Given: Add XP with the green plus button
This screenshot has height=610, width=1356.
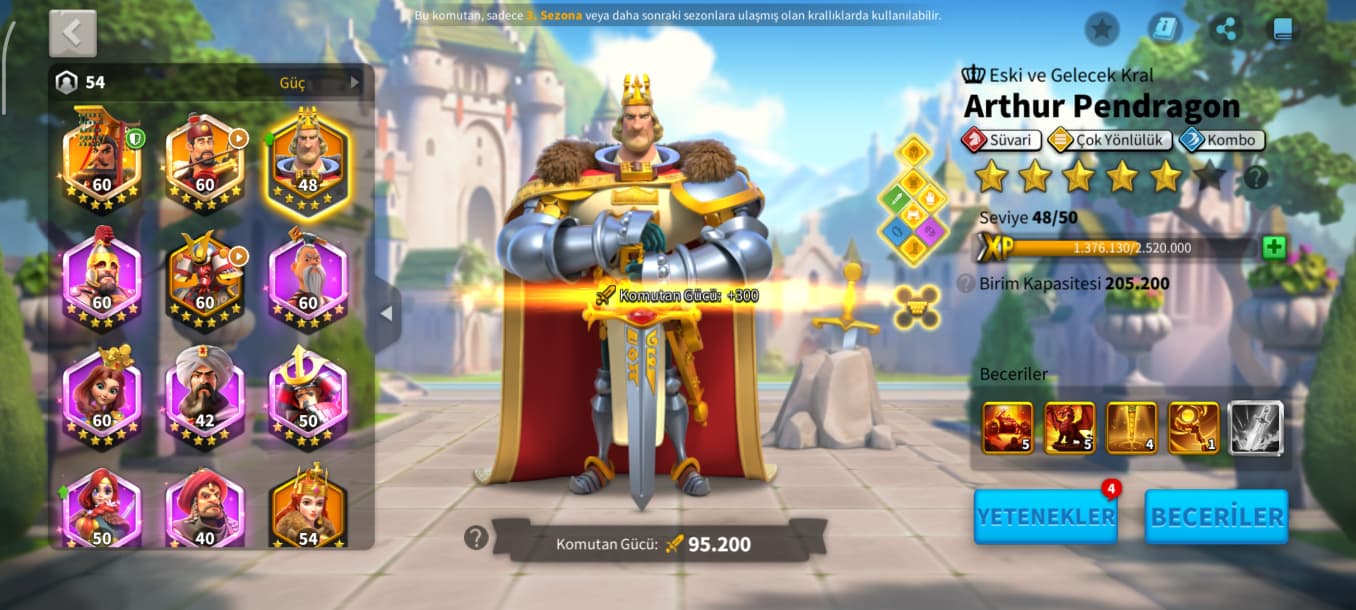Looking at the screenshot, I should (1273, 248).
